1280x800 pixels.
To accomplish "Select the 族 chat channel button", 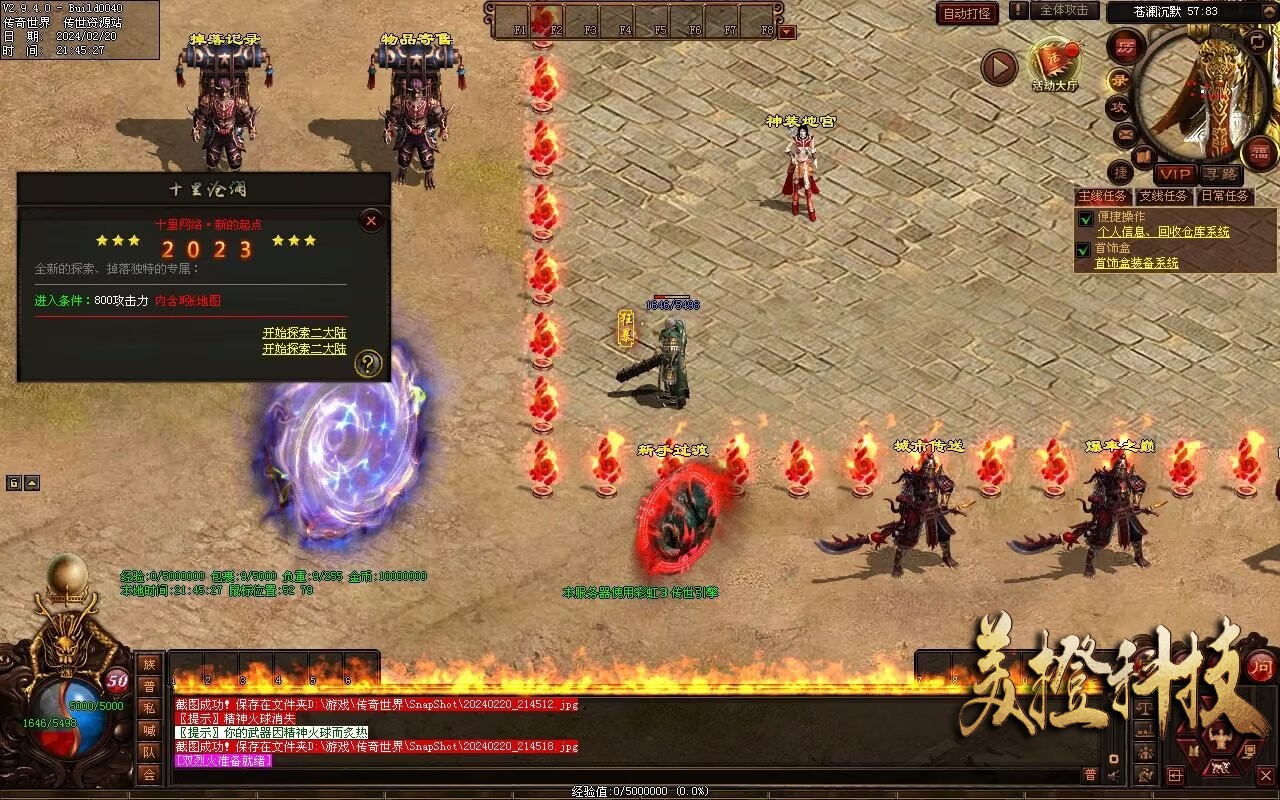I will pos(149,664).
